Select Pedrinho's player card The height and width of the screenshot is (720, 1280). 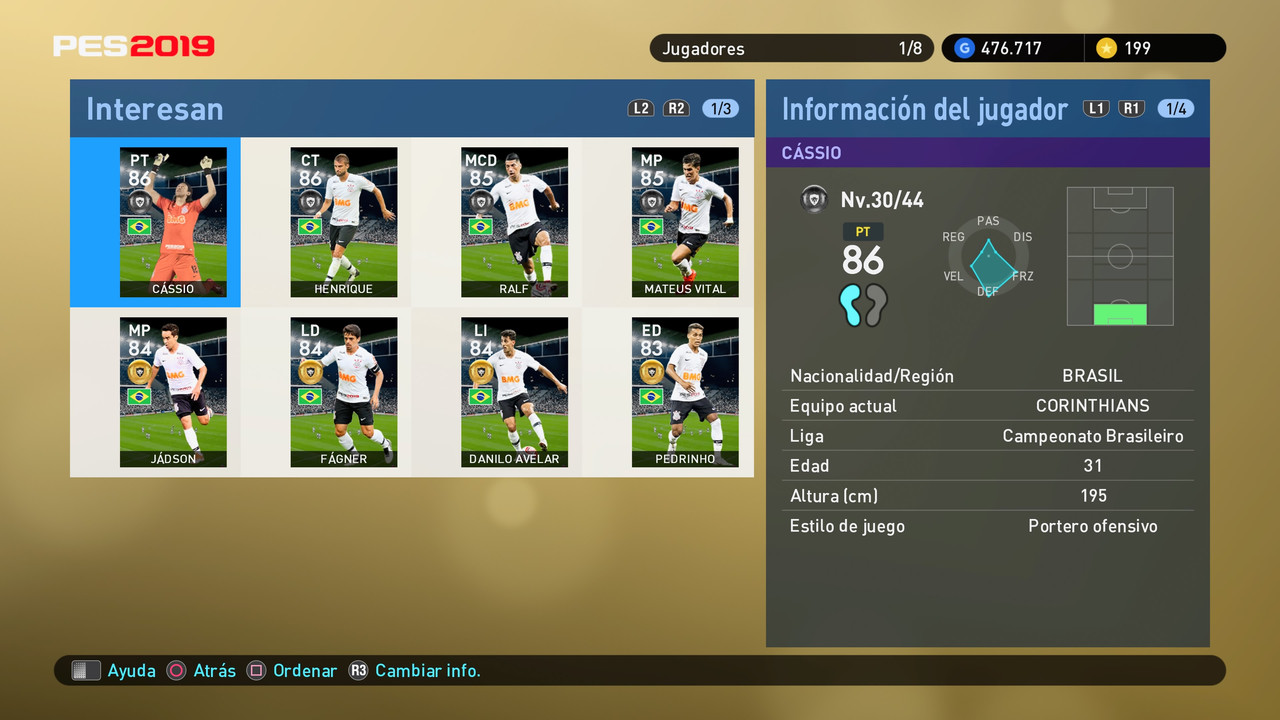click(685, 392)
